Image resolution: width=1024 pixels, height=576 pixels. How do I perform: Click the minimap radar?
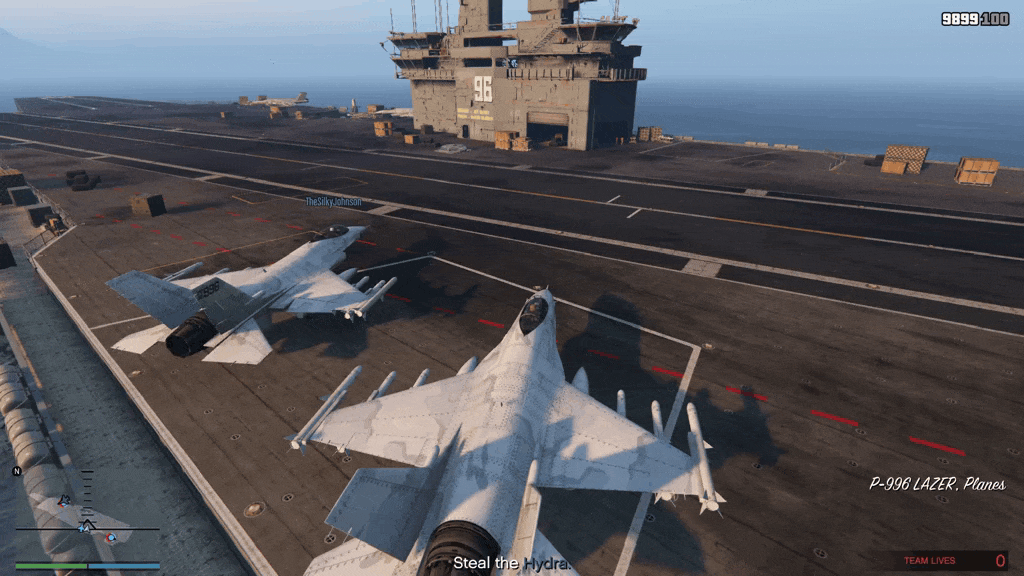point(87,516)
